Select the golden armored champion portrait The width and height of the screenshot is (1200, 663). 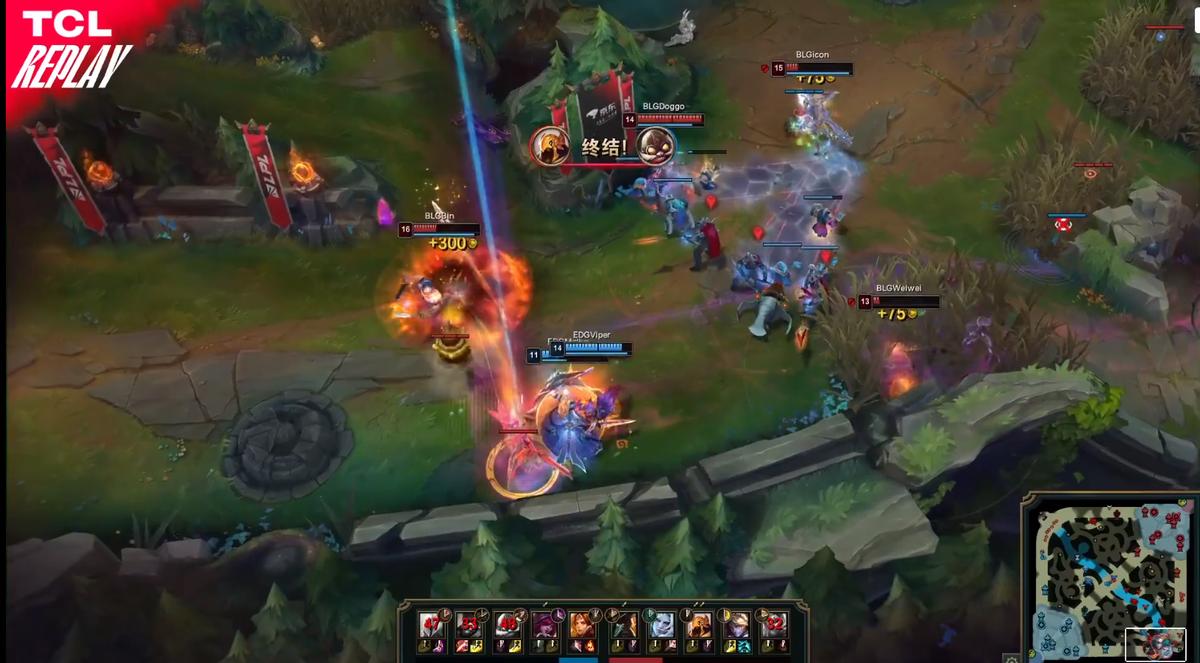(x=699, y=625)
